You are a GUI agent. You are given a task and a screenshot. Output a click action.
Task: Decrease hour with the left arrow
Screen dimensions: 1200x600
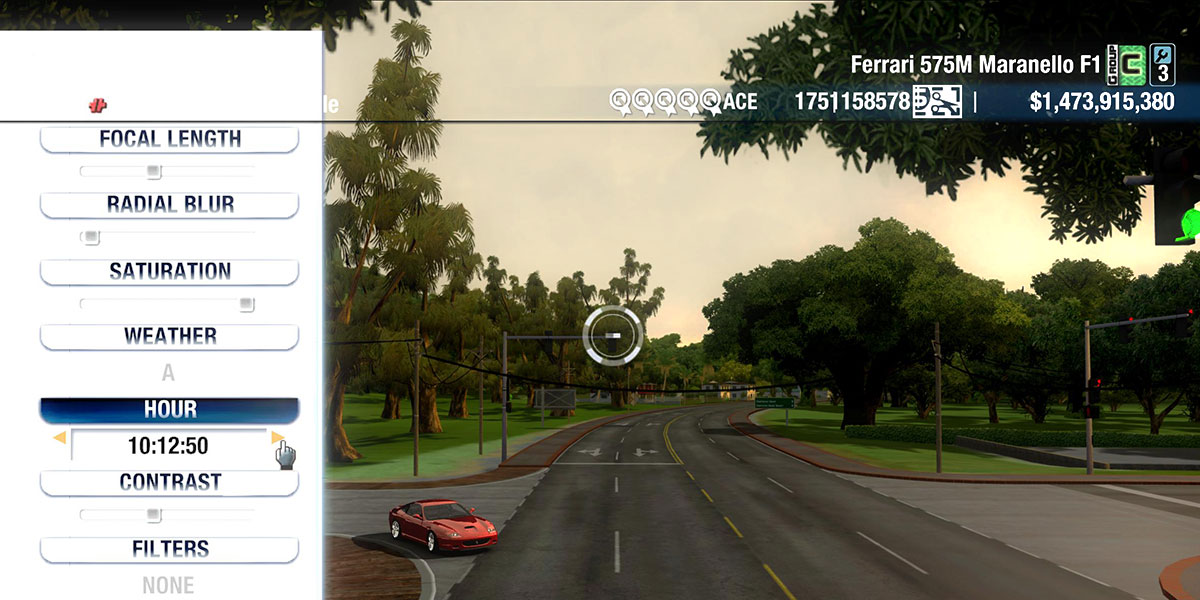[60, 438]
